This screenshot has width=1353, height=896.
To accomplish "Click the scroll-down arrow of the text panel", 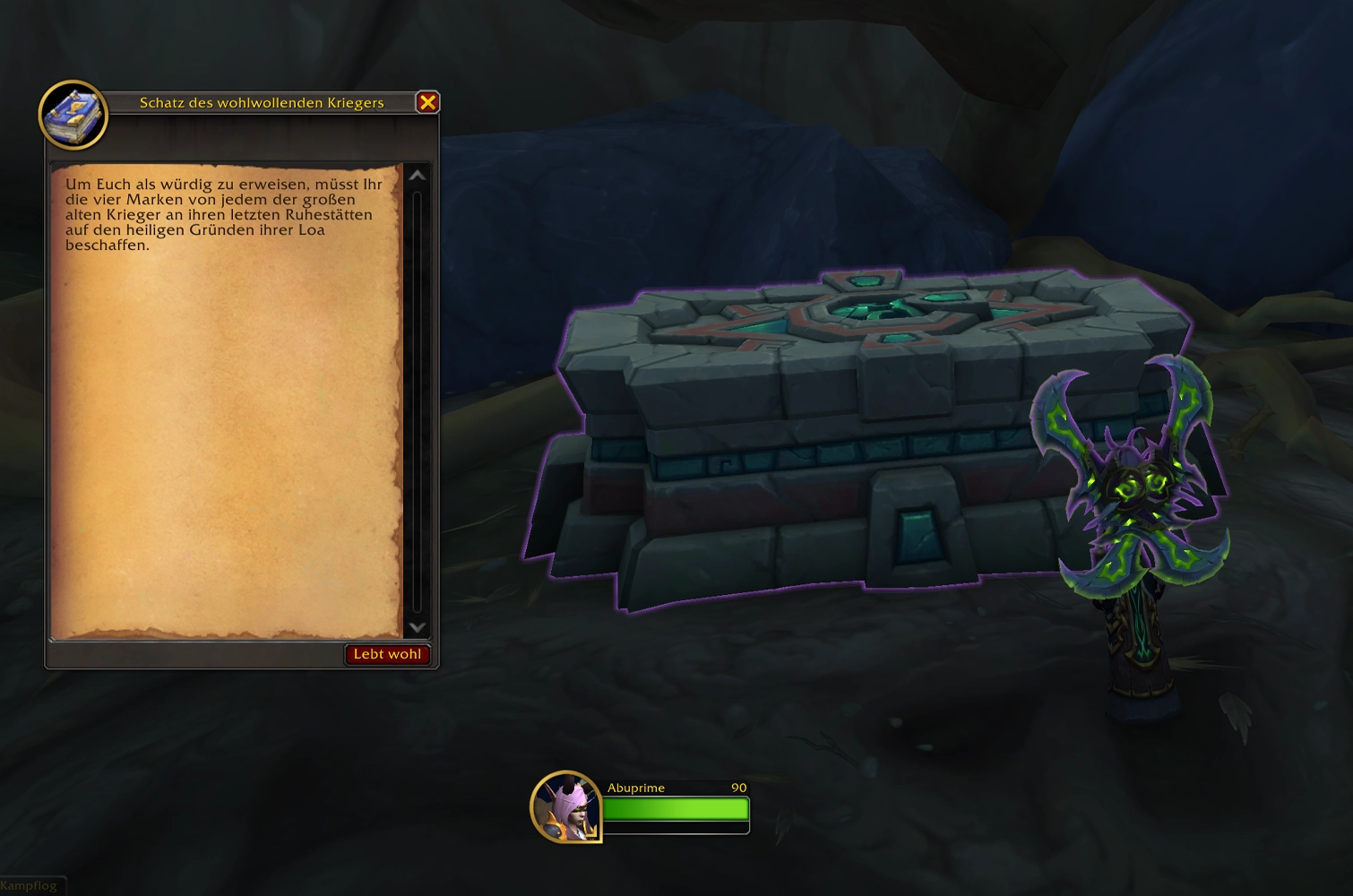I will coord(417,627).
